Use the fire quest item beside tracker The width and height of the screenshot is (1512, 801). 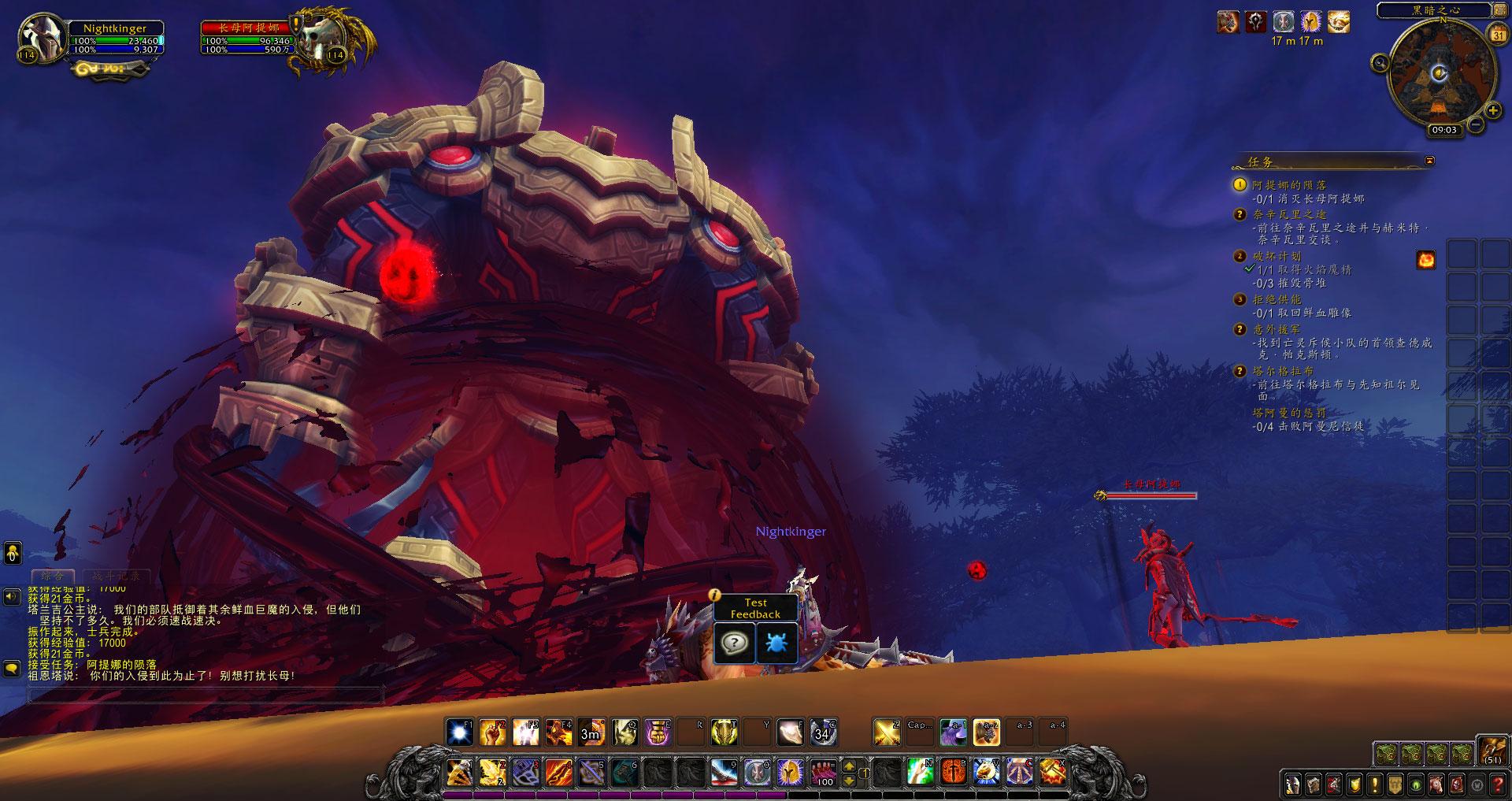[x=1425, y=260]
